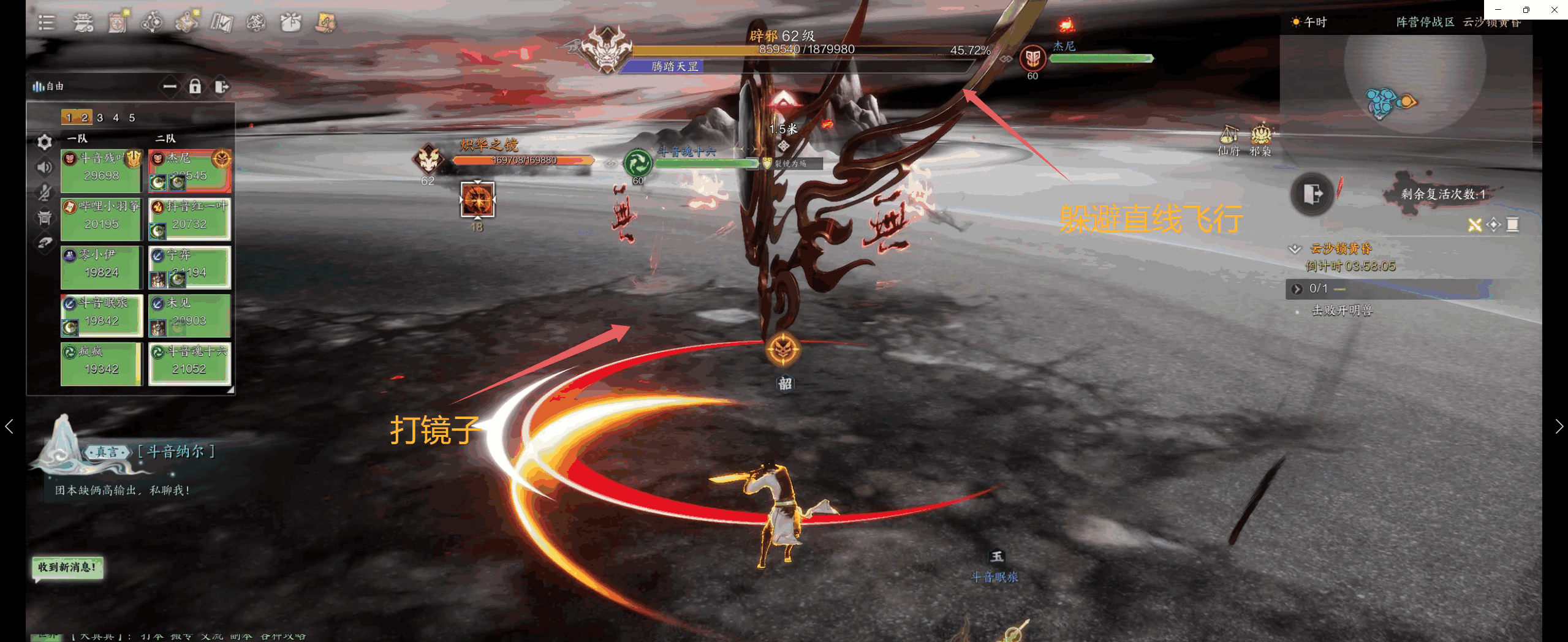Minimize the team panel with the dash button
The width and height of the screenshot is (1568, 642).
(170, 86)
